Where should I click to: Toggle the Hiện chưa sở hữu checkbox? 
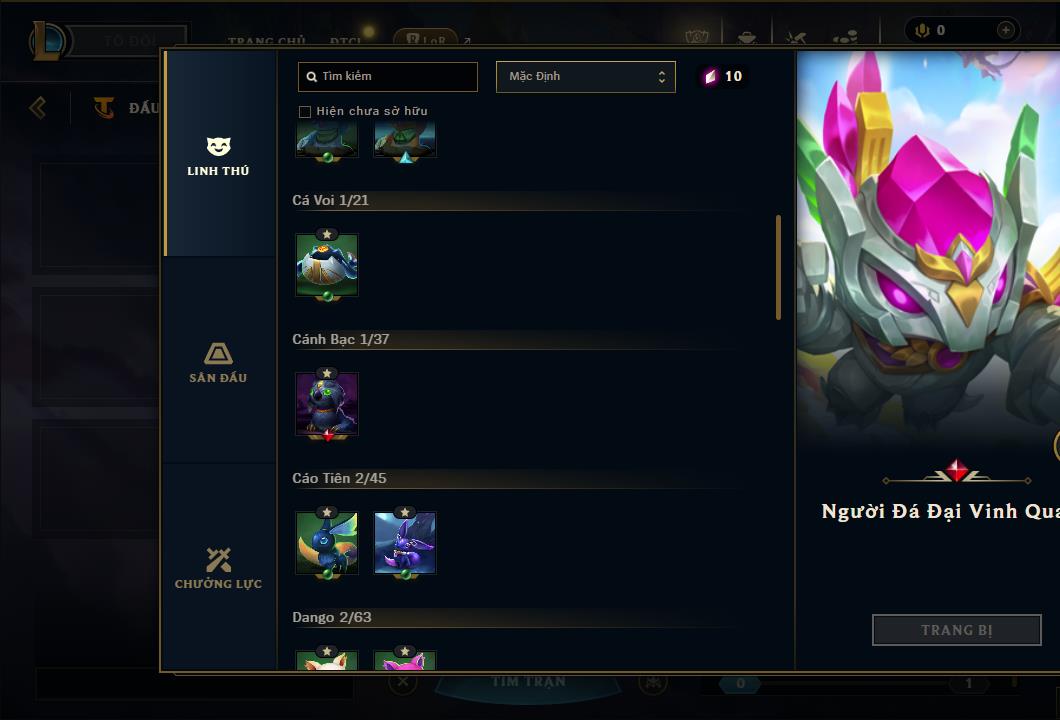coord(305,111)
